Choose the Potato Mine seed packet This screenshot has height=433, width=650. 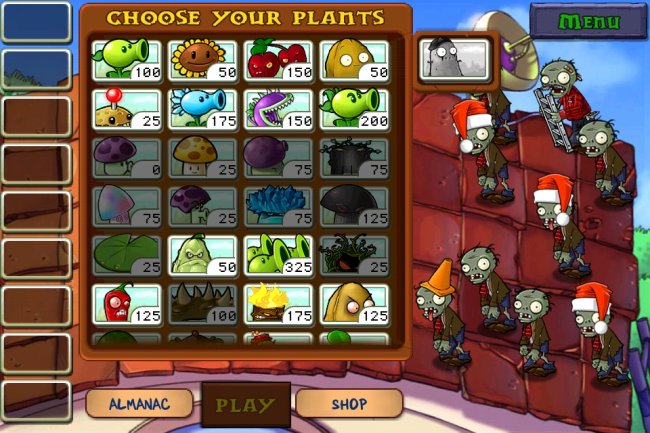click(127, 109)
